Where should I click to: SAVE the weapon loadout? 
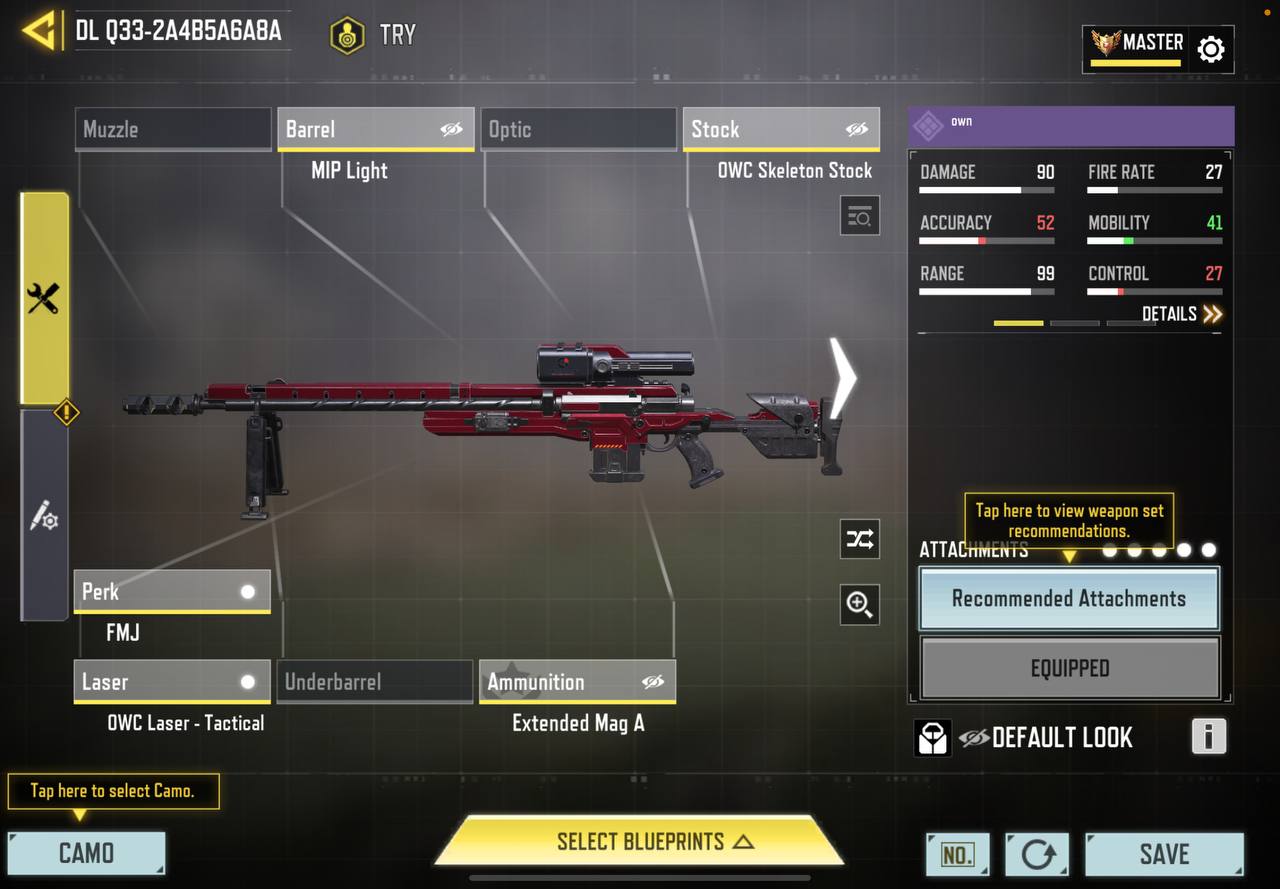coord(1164,854)
